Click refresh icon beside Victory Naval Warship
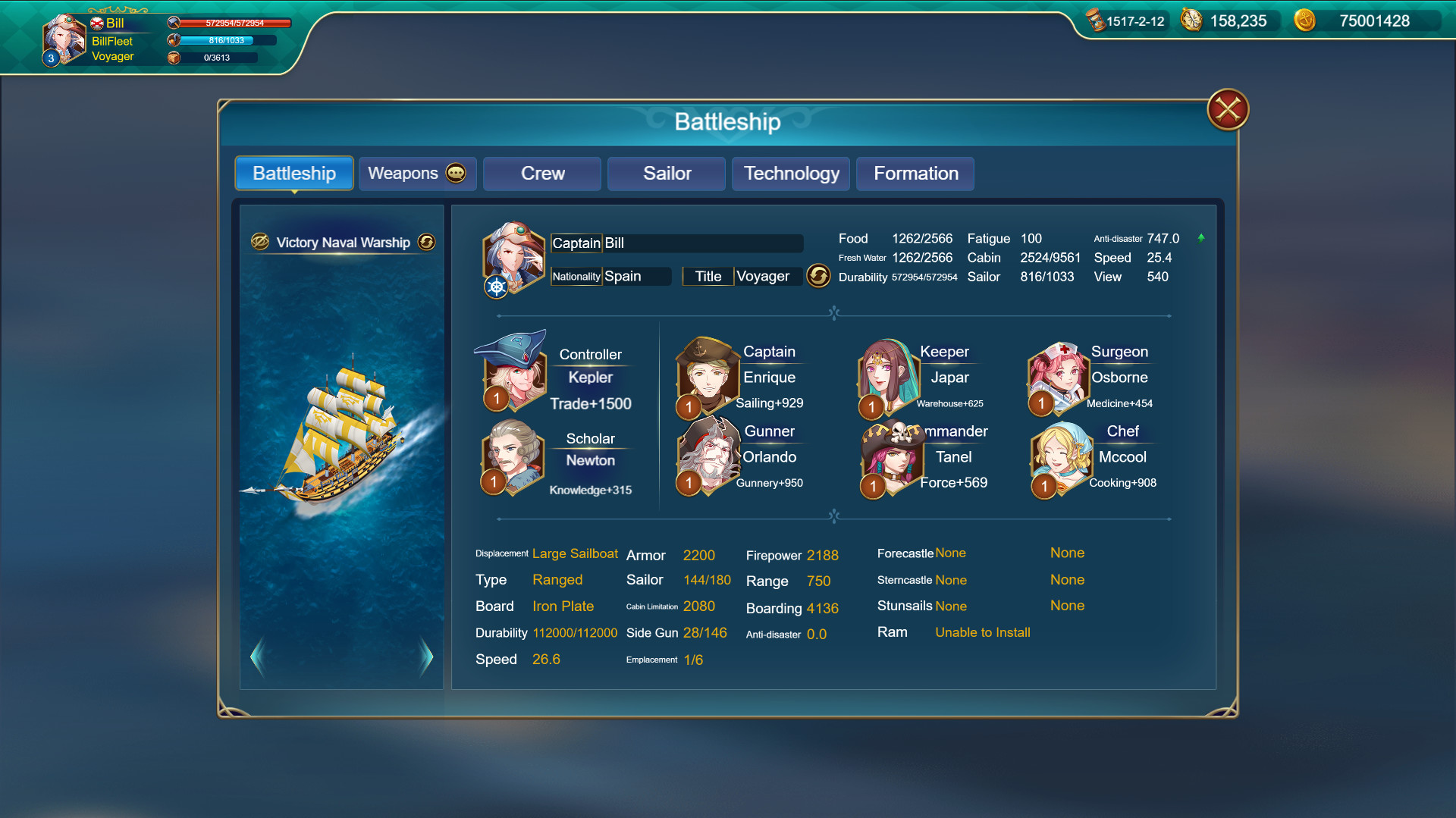Viewport: 1456px width, 818px height. (426, 243)
